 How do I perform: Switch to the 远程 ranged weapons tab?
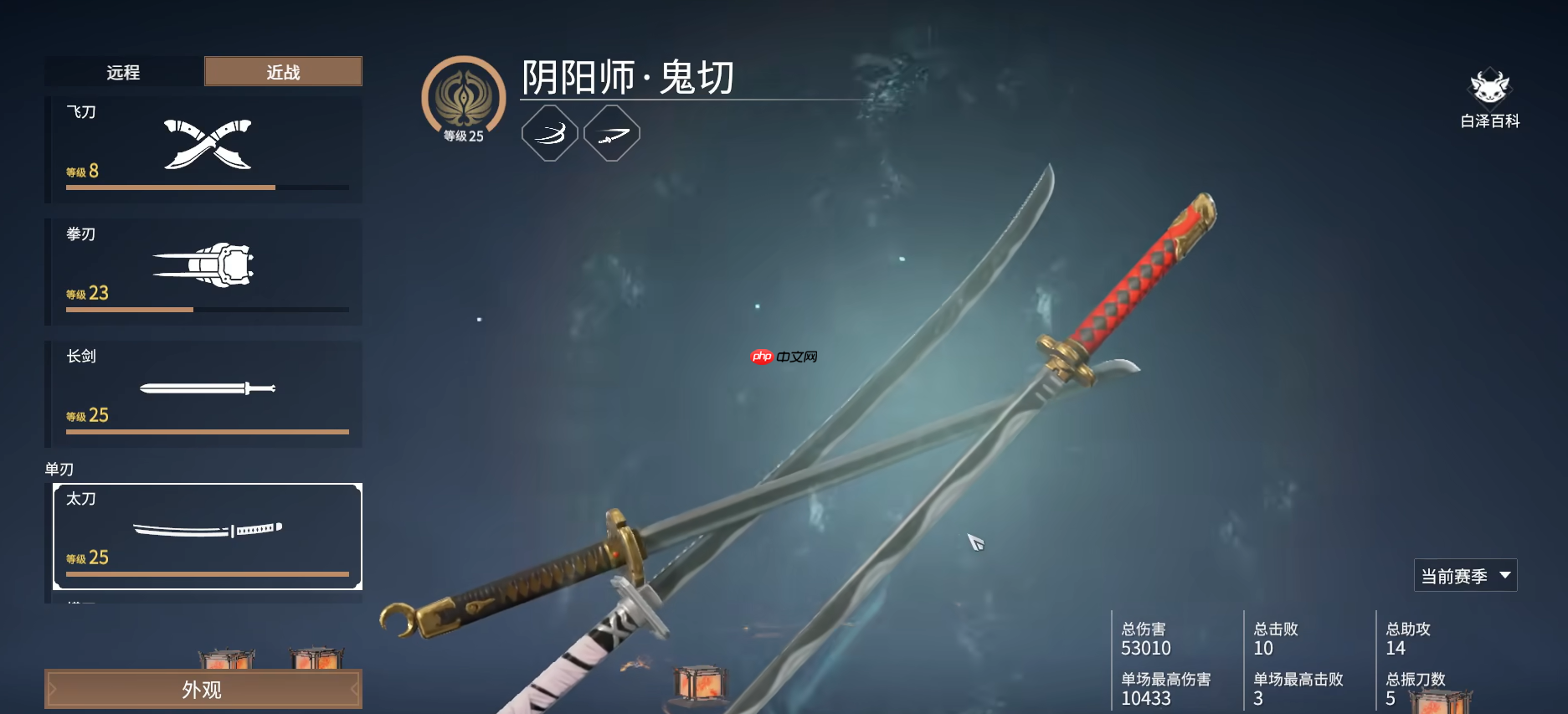123,71
